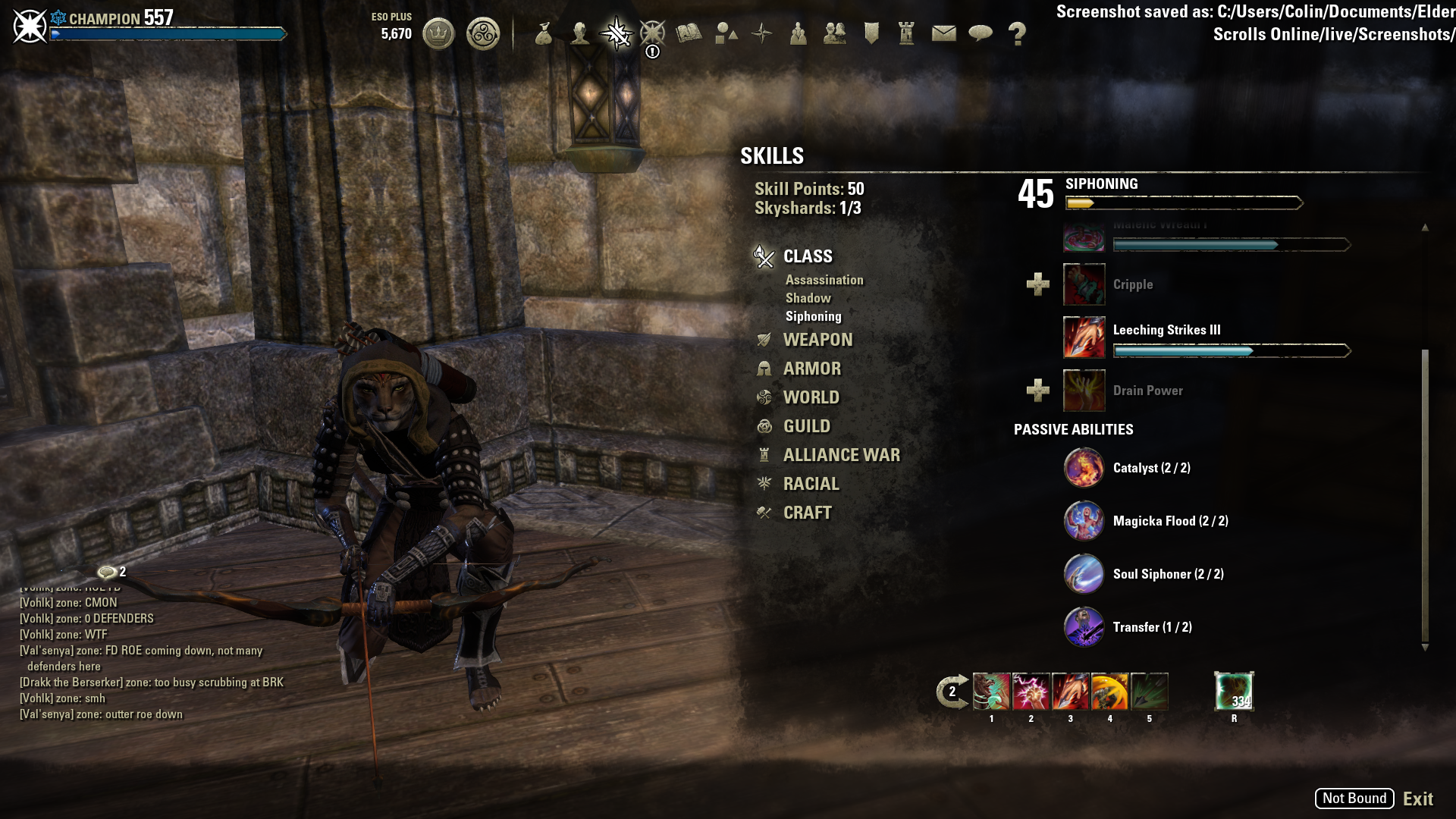Click the Siphoning rank progress bar

pyautogui.click(x=1183, y=202)
